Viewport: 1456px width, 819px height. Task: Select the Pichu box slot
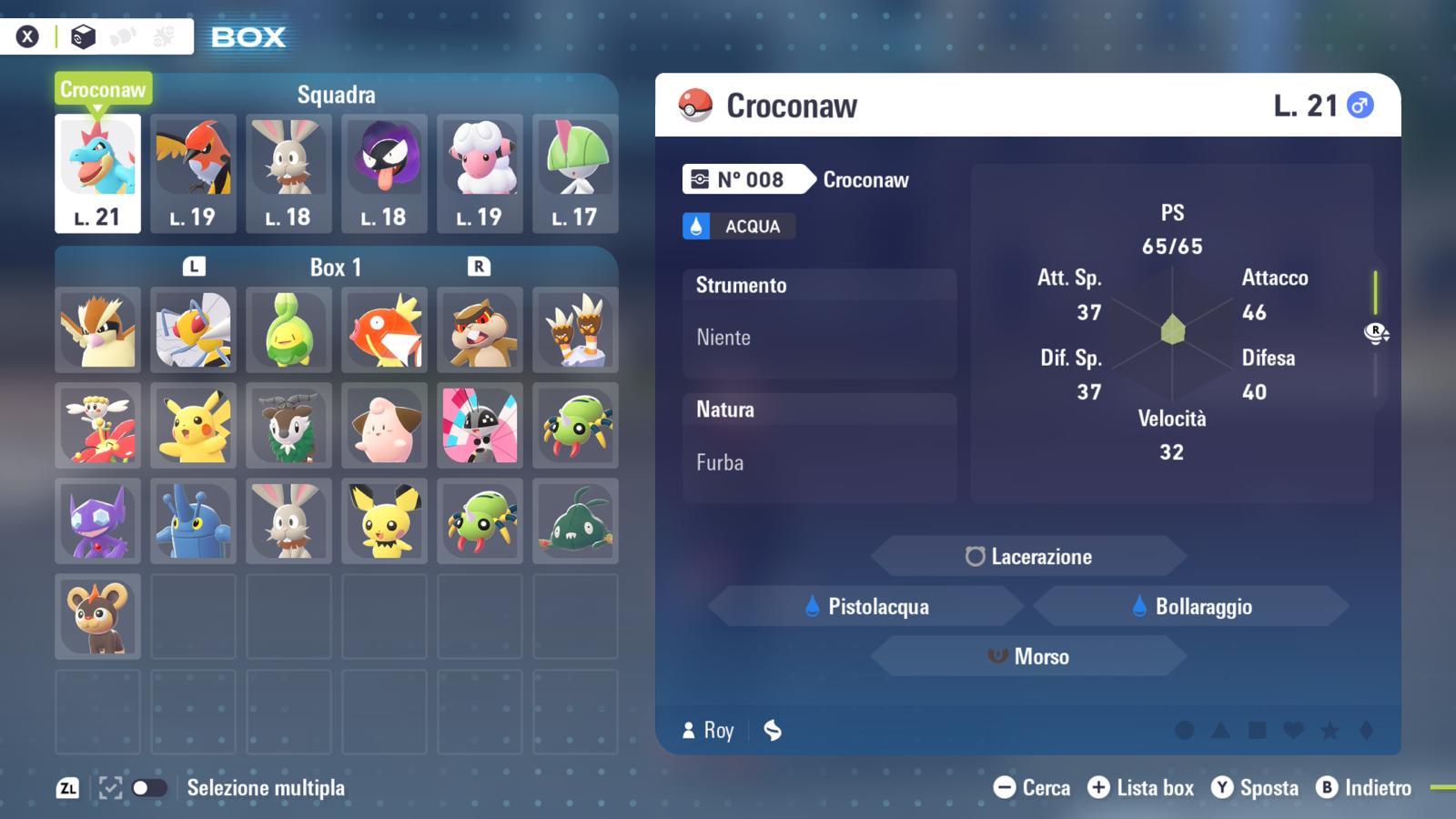pos(384,521)
